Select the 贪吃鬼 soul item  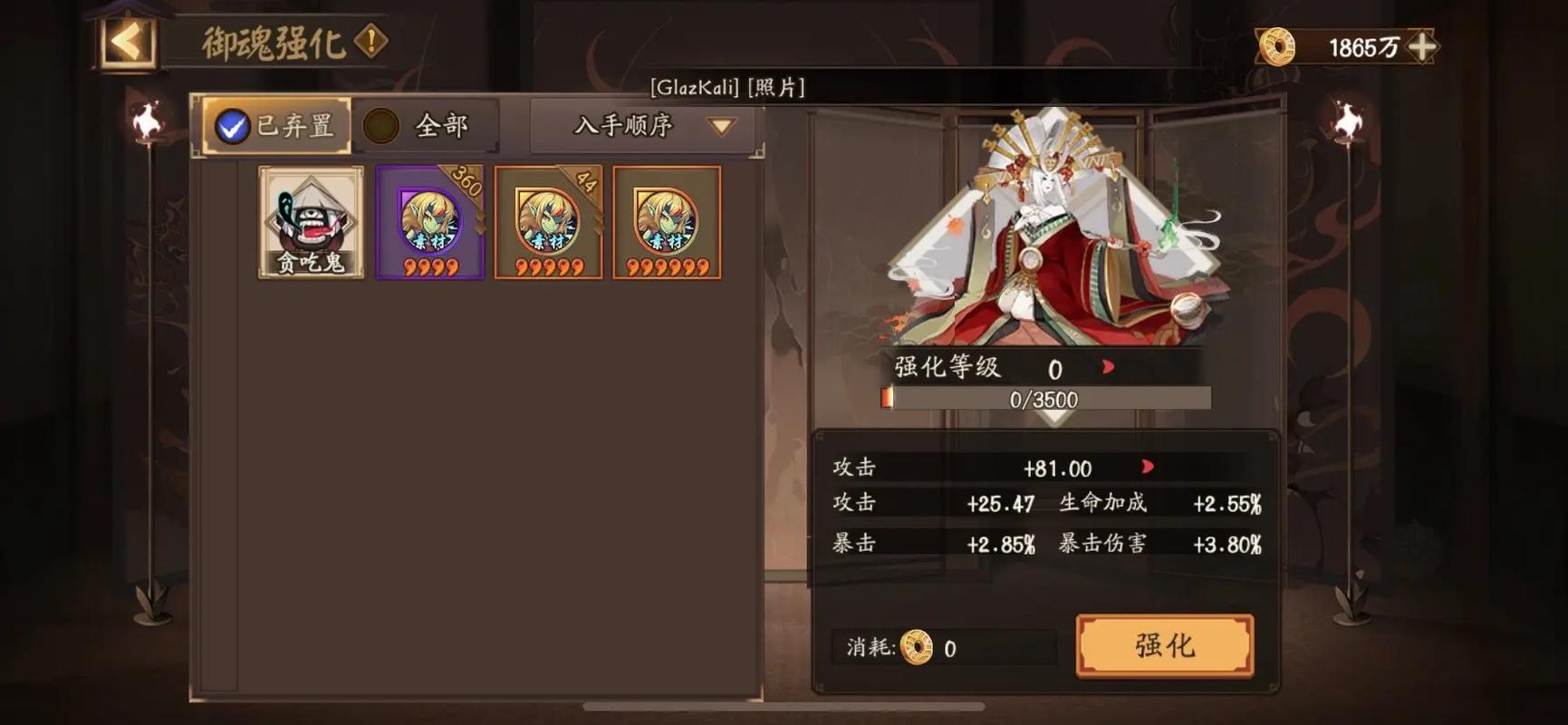311,222
